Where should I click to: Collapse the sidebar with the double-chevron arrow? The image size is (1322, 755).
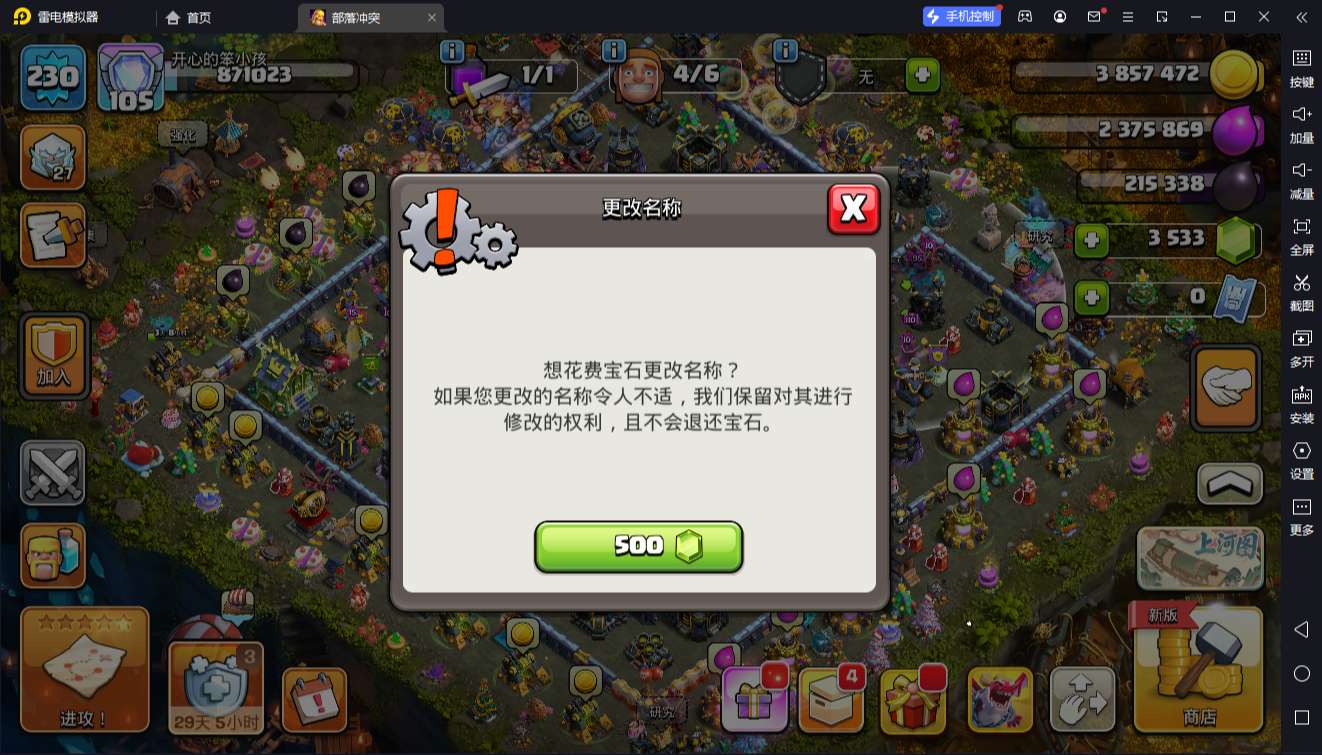1301,16
